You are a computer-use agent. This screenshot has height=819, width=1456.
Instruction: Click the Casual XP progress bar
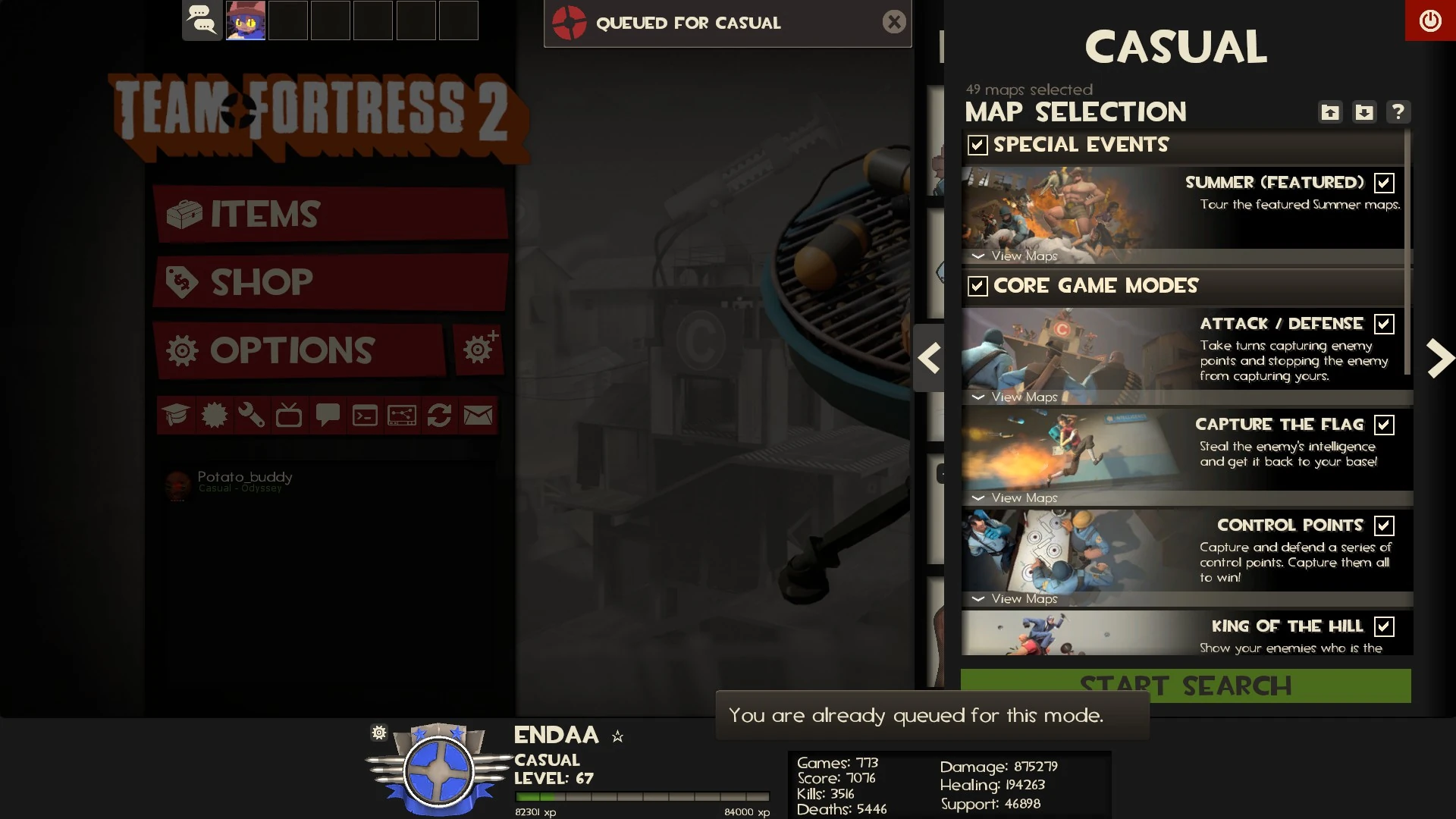pos(642,797)
